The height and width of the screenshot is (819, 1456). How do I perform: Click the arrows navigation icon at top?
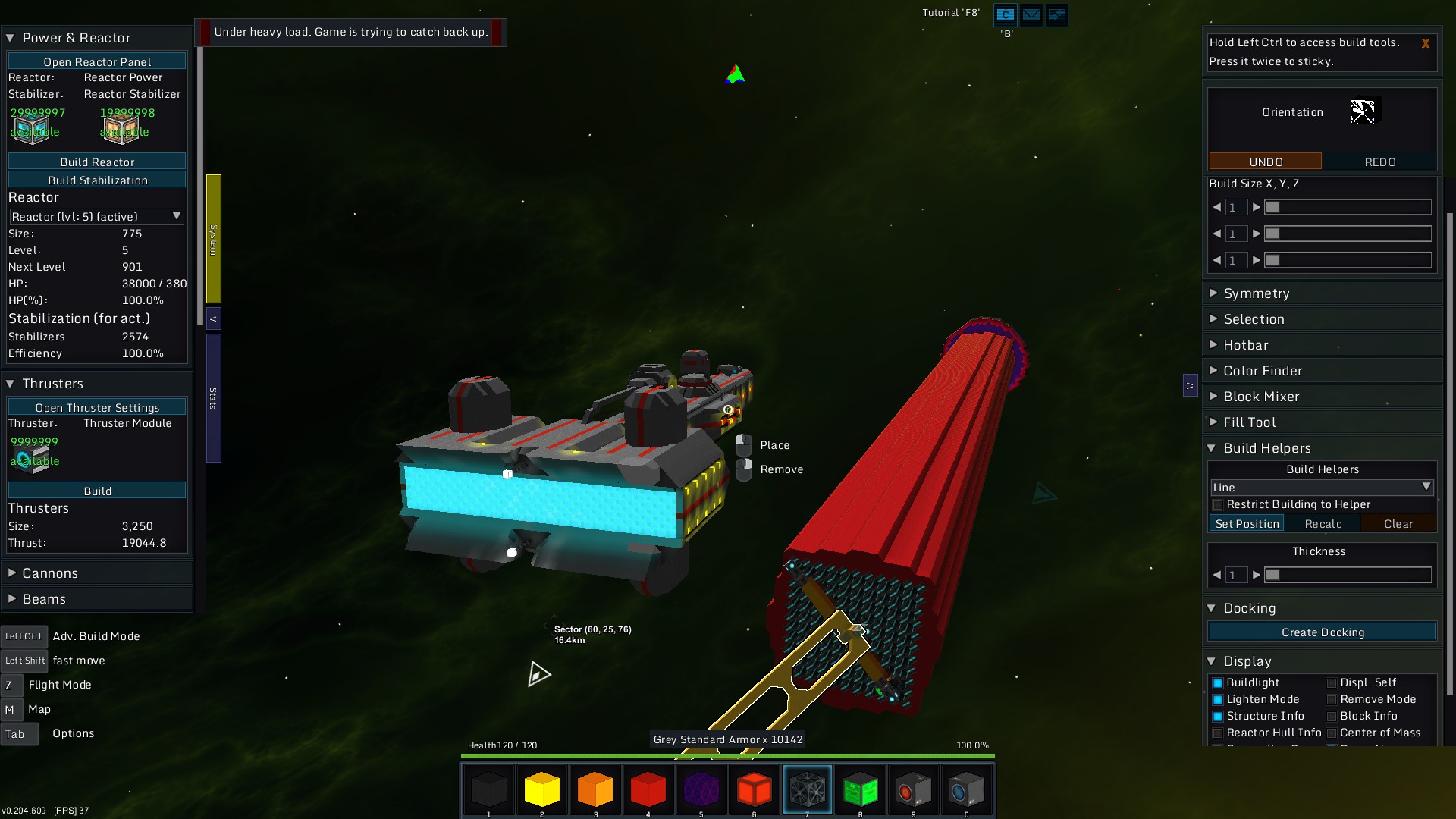pos(1056,14)
